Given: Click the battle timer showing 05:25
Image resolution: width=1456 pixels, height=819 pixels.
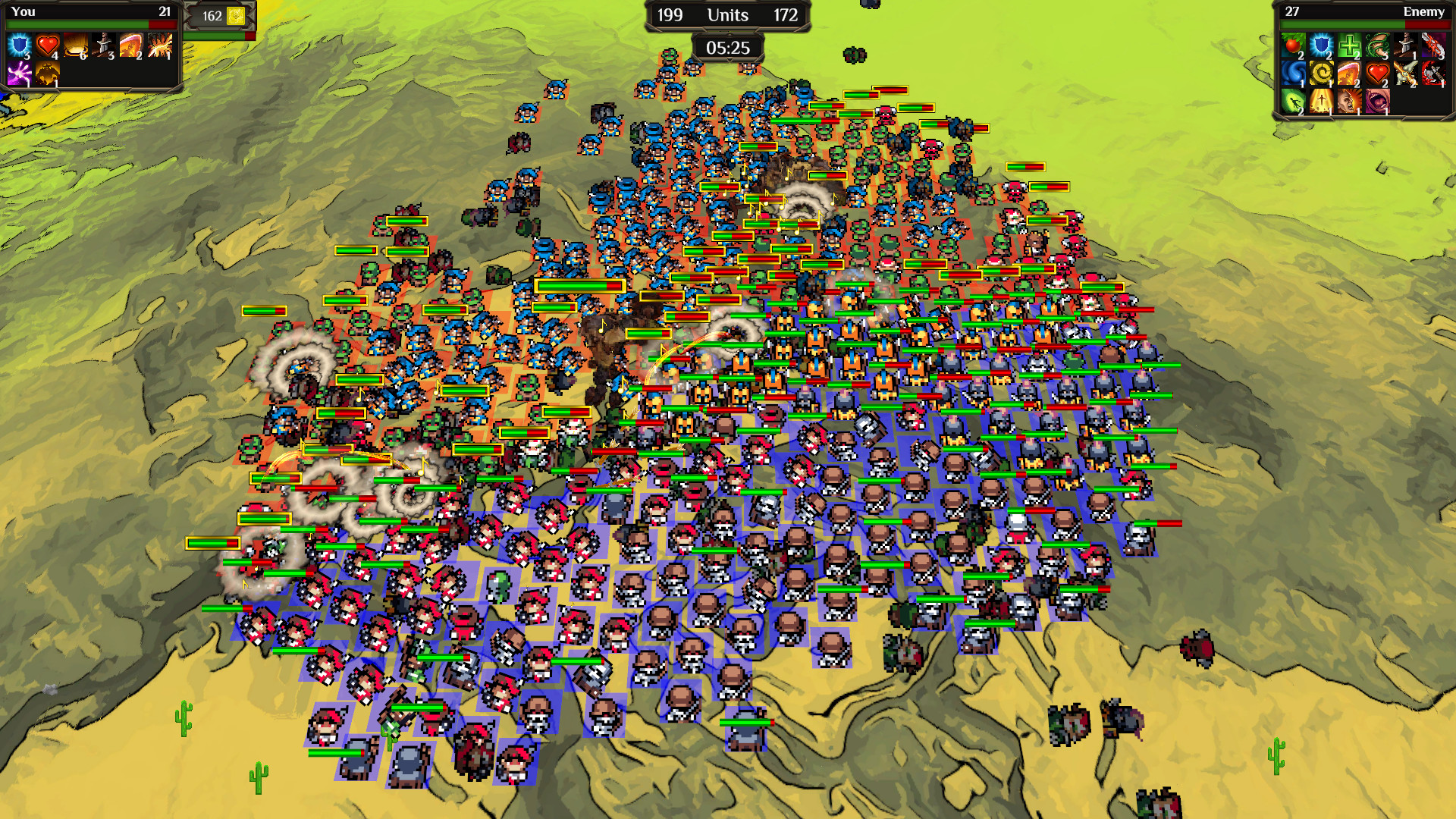Looking at the screenshot, I should pos(726,48).
